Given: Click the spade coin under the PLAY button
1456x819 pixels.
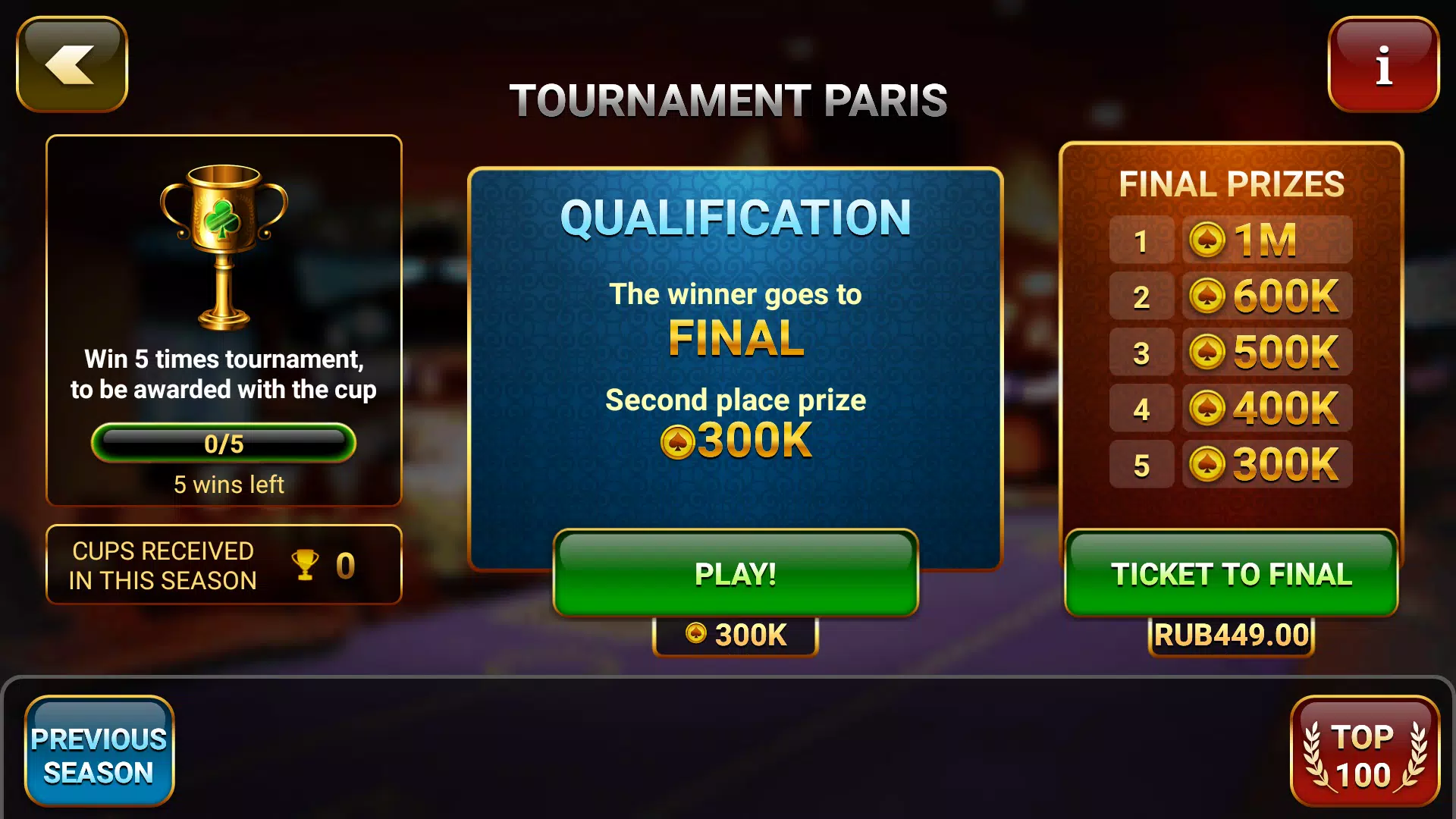Looking at the screenshot, I should pyautogui.click(x=694, y=633).
